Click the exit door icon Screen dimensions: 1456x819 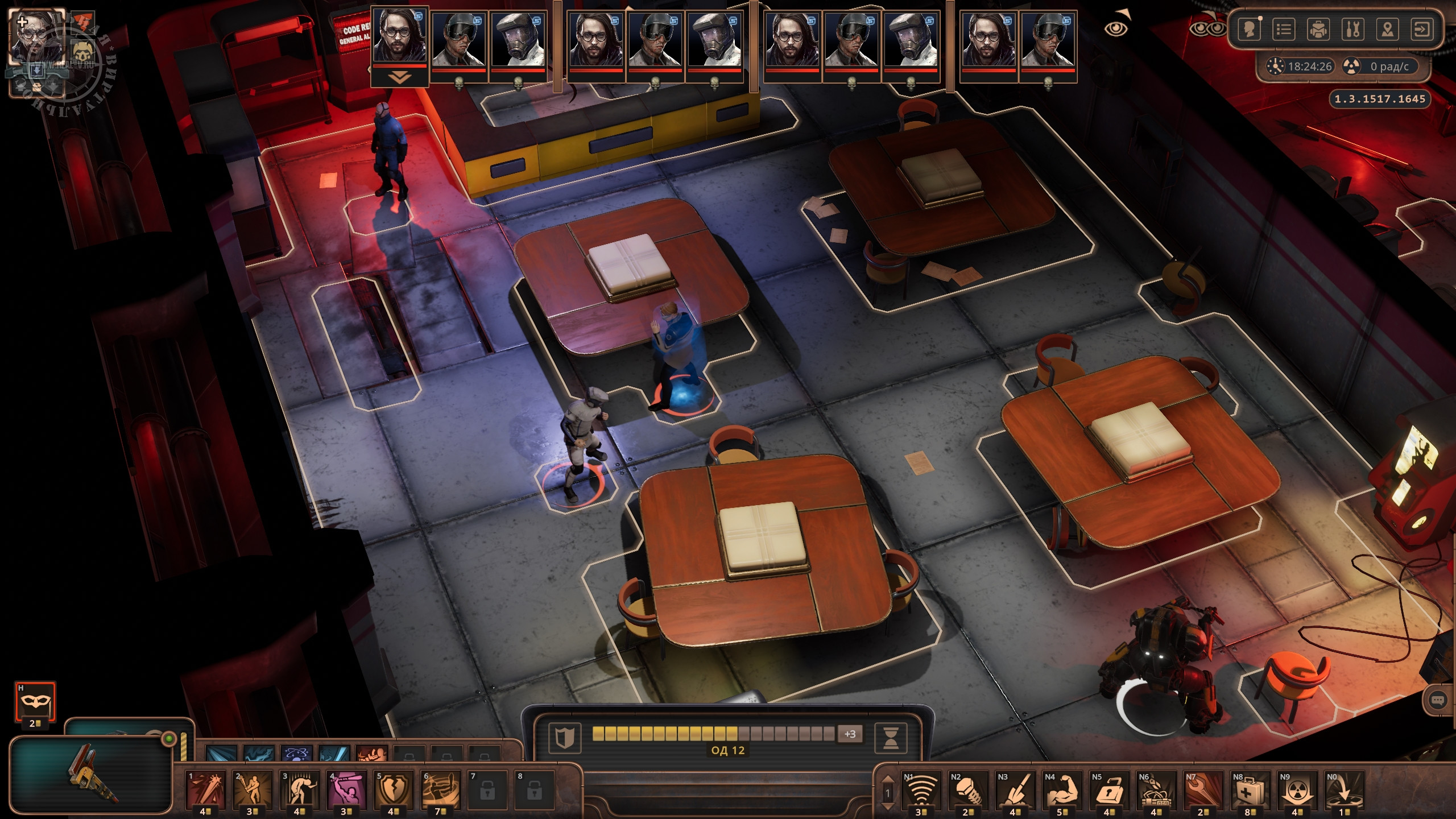click(x=1422, y=30)
